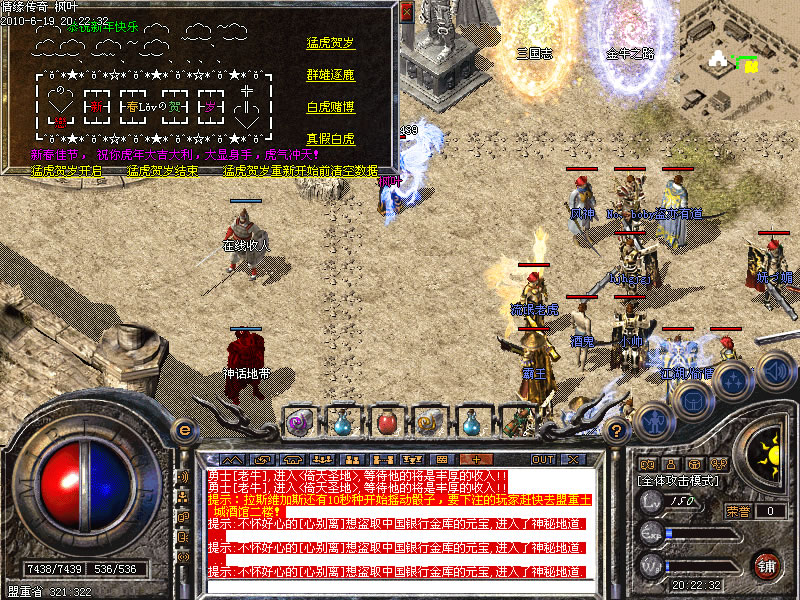Viewport: 800px width, 600px height.
Task: Select 猛虎贺岁开启 option
Action: pos(67,171)
